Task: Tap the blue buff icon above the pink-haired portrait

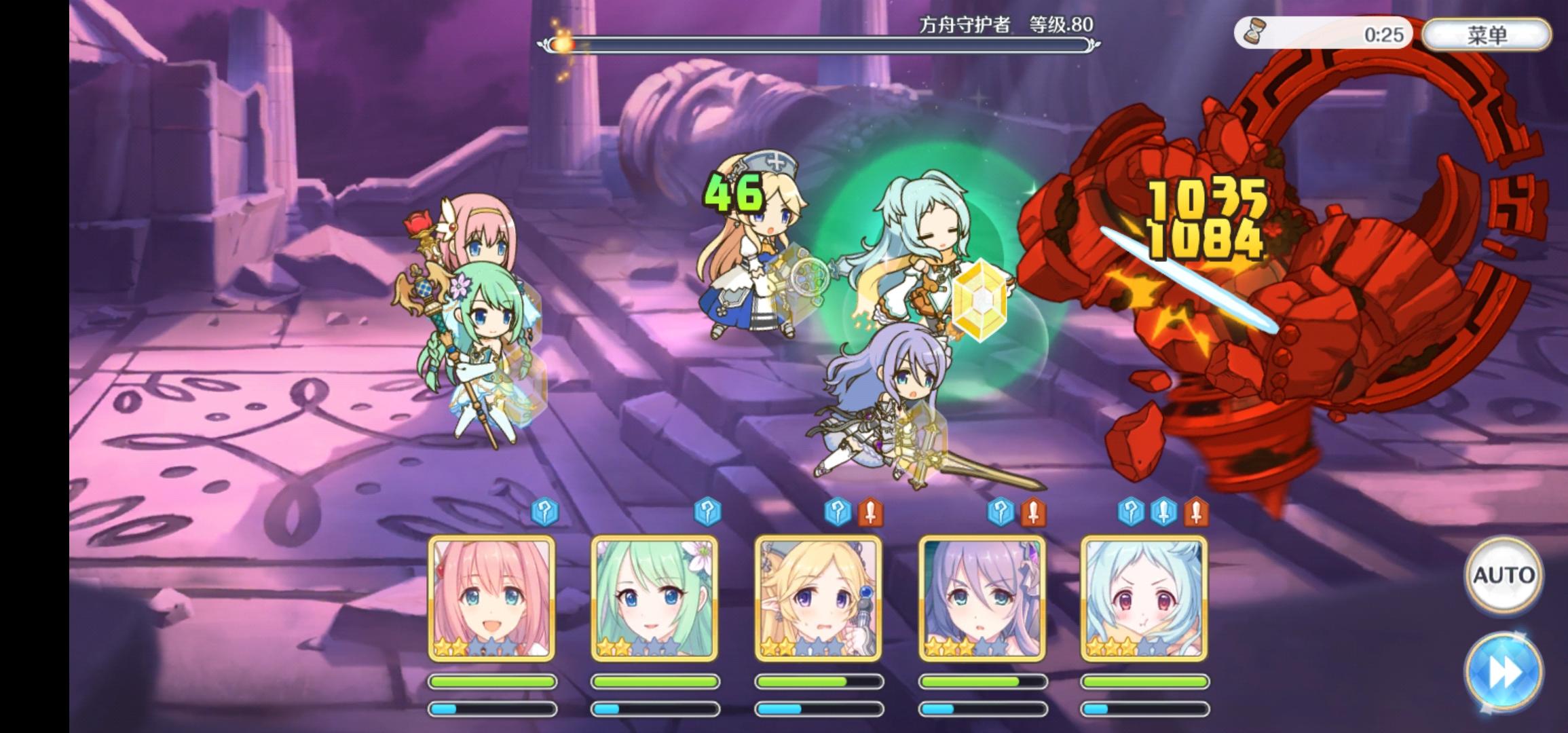Action: 546,512
